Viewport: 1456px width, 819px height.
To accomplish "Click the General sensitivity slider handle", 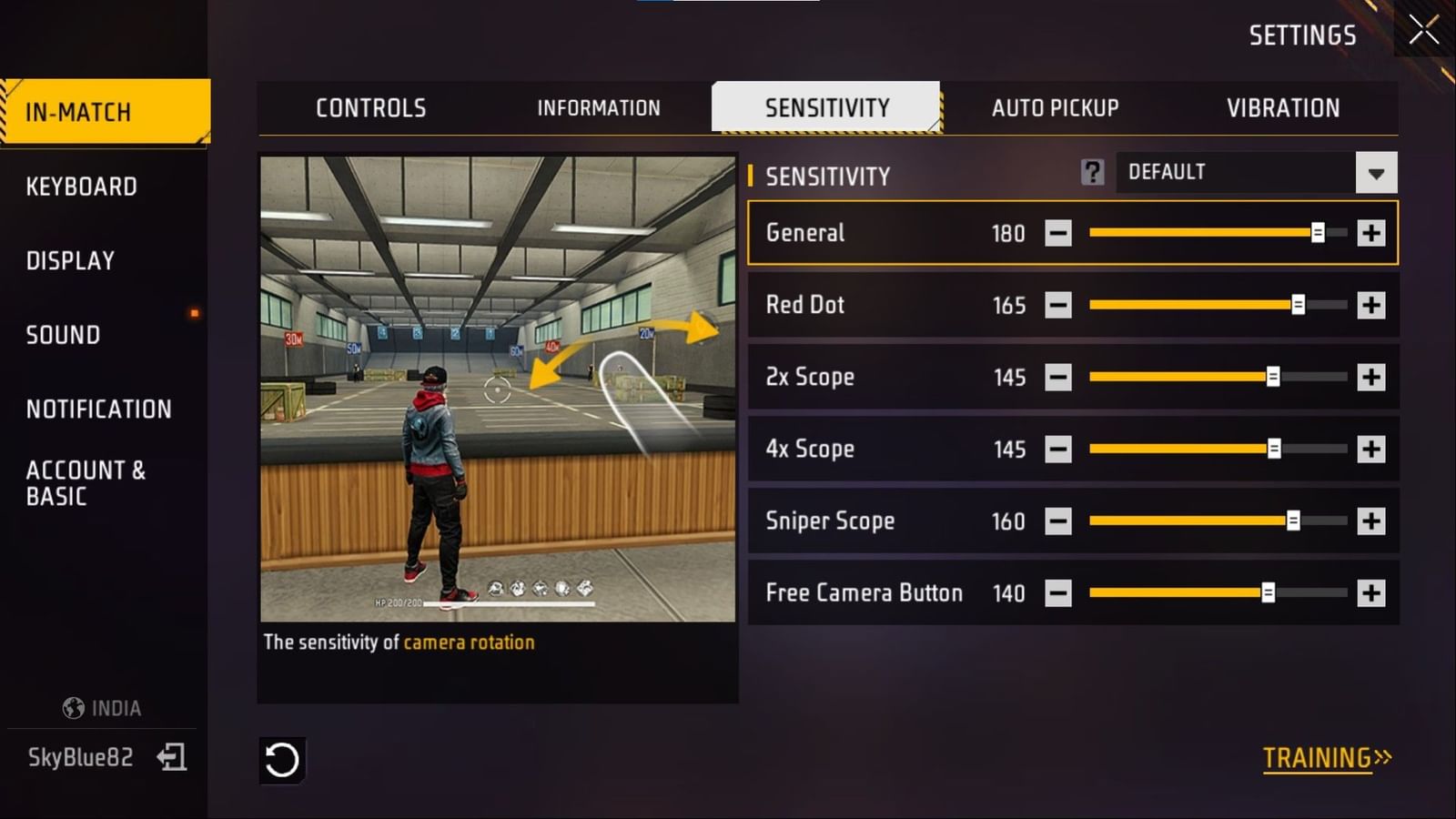I will click(1319, 233).
